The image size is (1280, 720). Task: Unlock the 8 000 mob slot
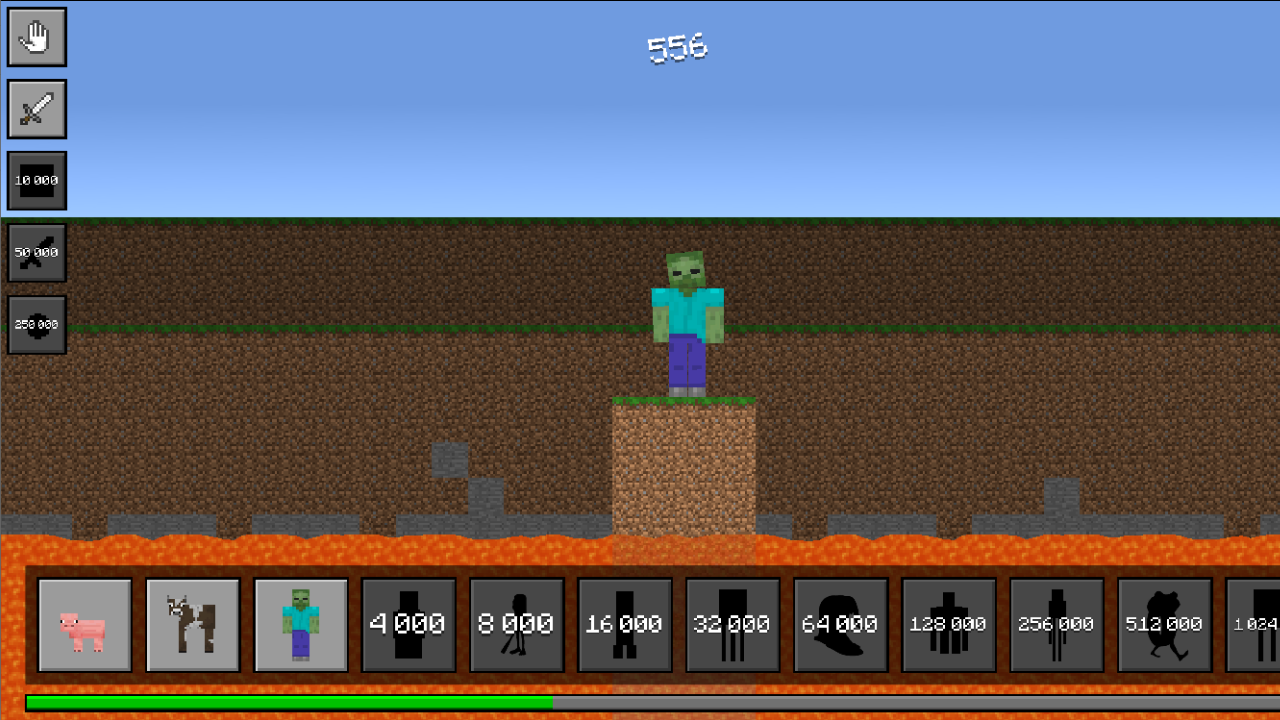click(x=517, y=625)
